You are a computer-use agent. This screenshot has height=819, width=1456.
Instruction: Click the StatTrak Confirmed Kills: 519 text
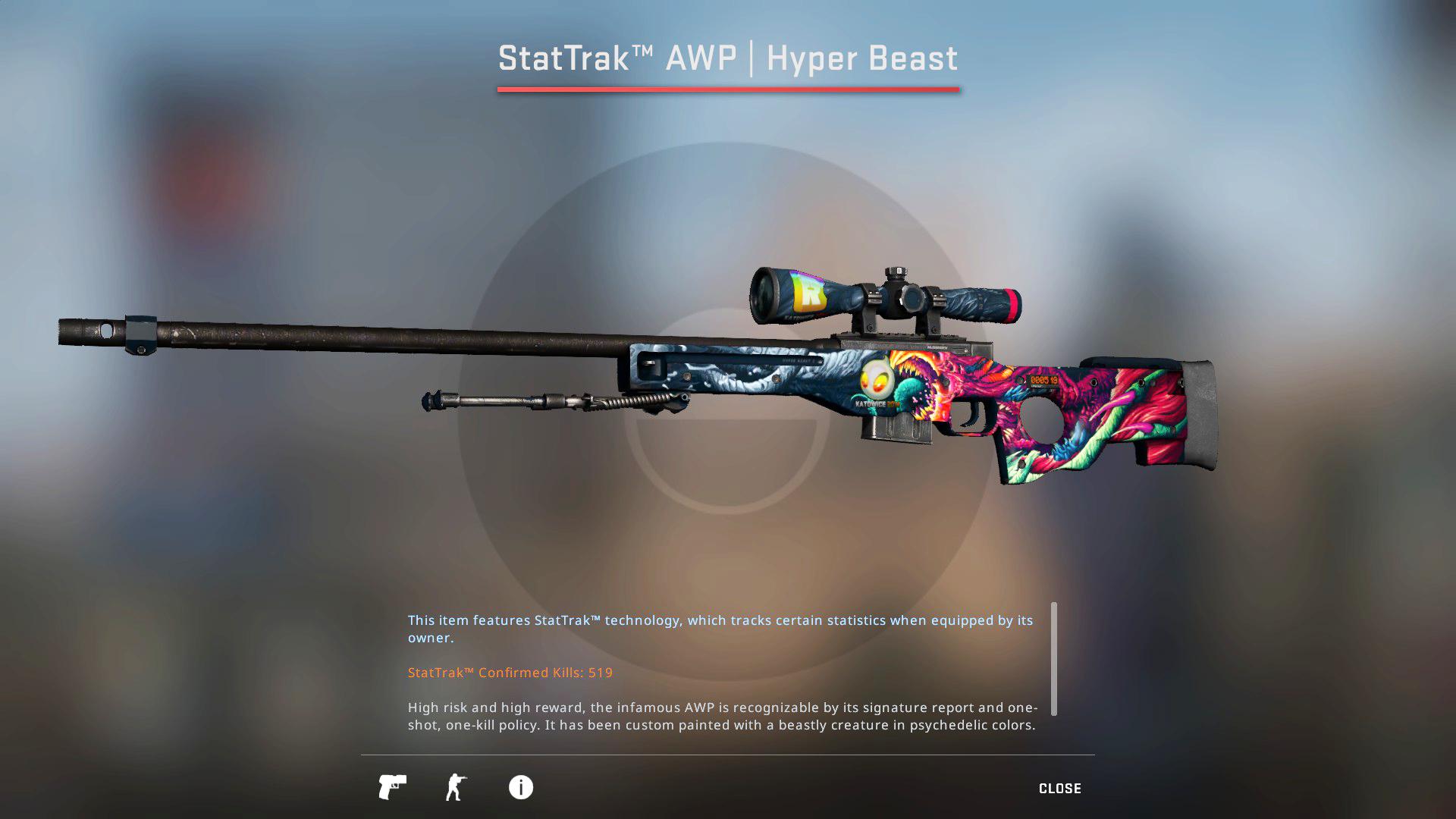(509, 672)
